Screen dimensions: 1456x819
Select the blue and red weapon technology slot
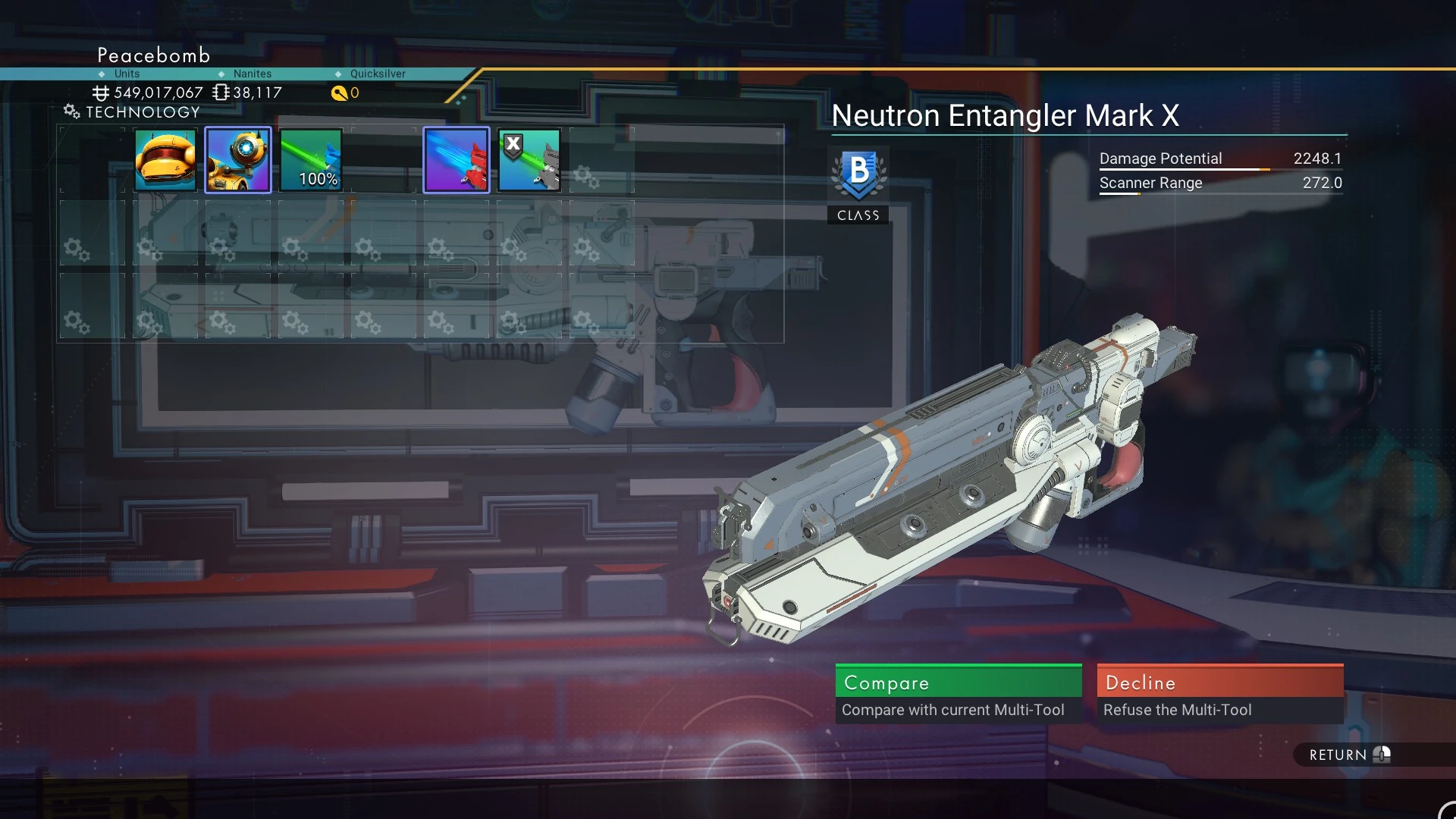457,160
